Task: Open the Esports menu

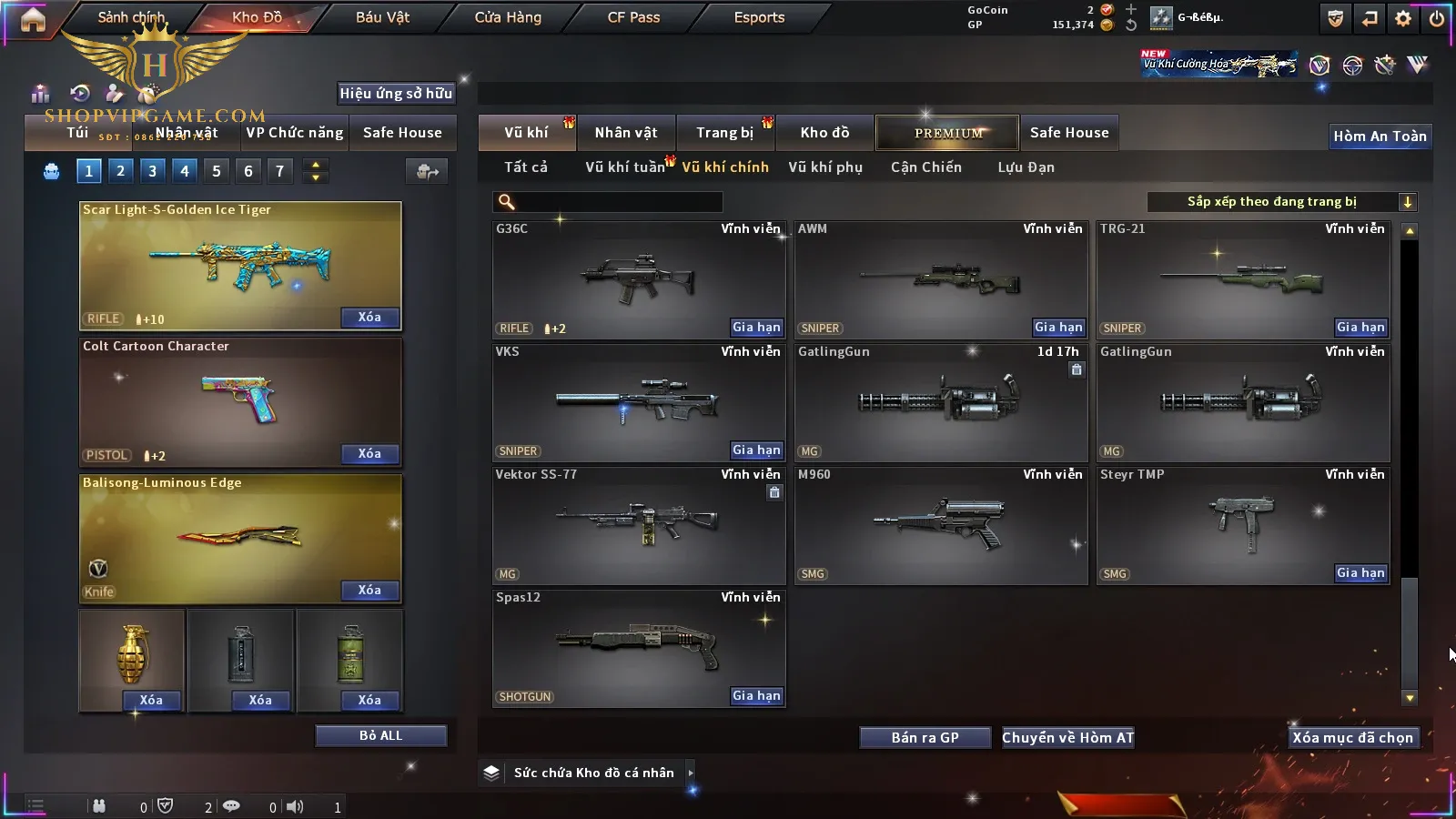Action: click(759, 17)
